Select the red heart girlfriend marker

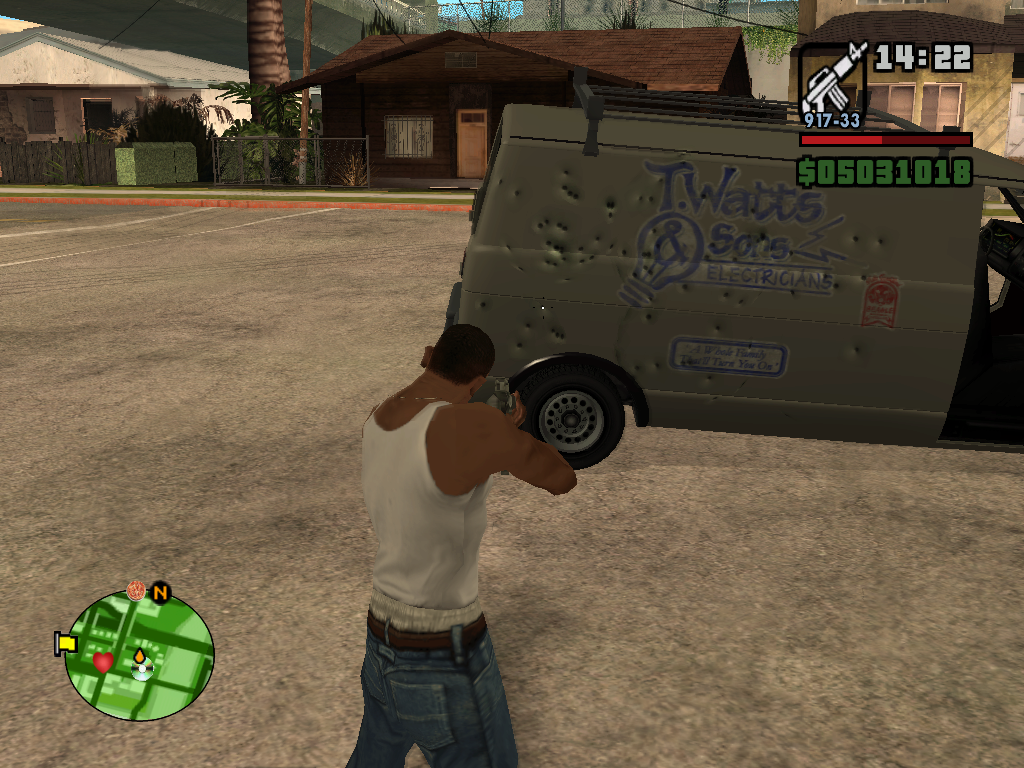click(x=103, y=661)
